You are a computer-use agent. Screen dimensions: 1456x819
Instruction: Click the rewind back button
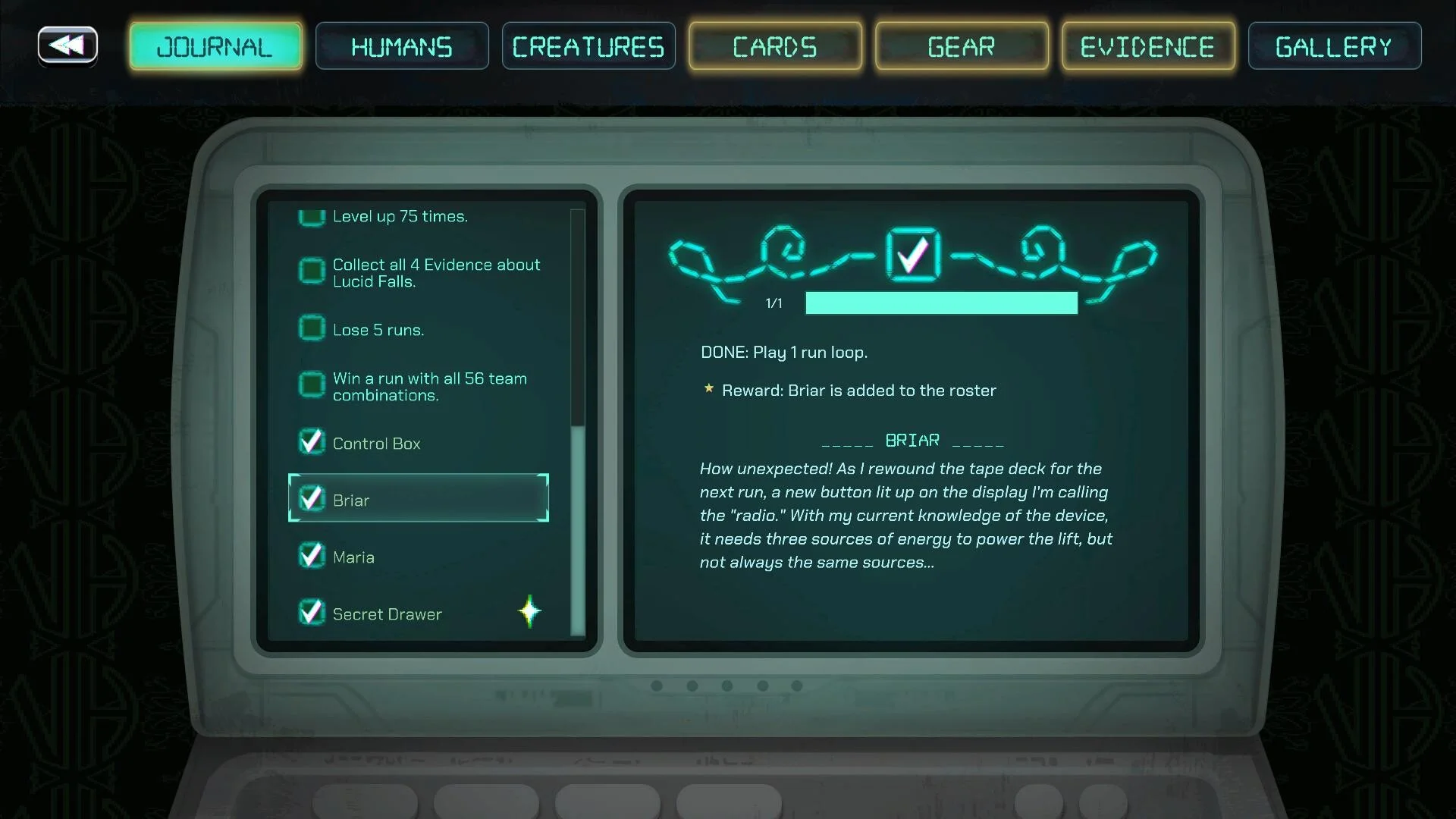pos(67,45)
